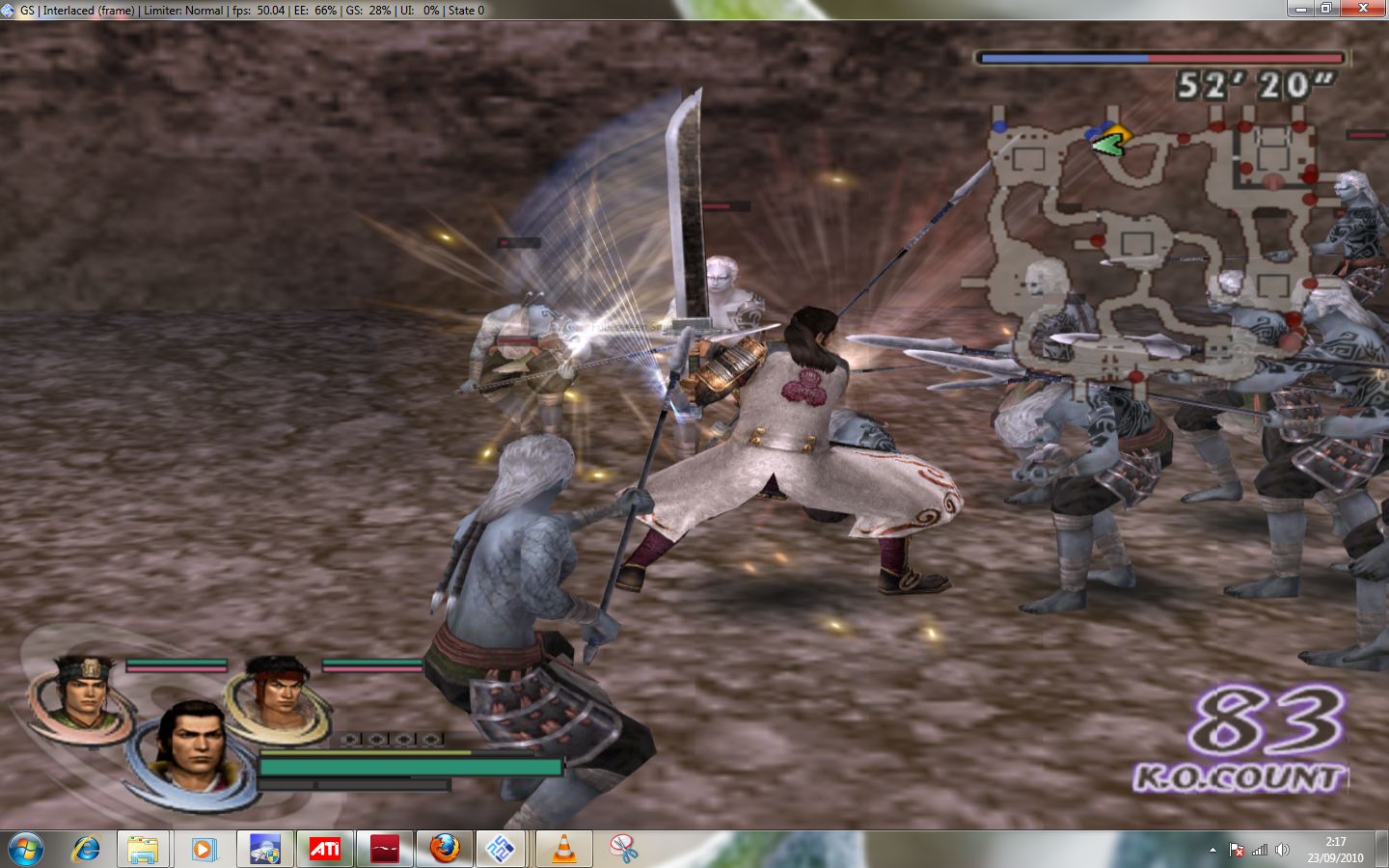Image resolution: width=1389 pixels, height=868 pixels.
Task: Mute audio using the tray speaker icon
Action: pos(1284,850)
